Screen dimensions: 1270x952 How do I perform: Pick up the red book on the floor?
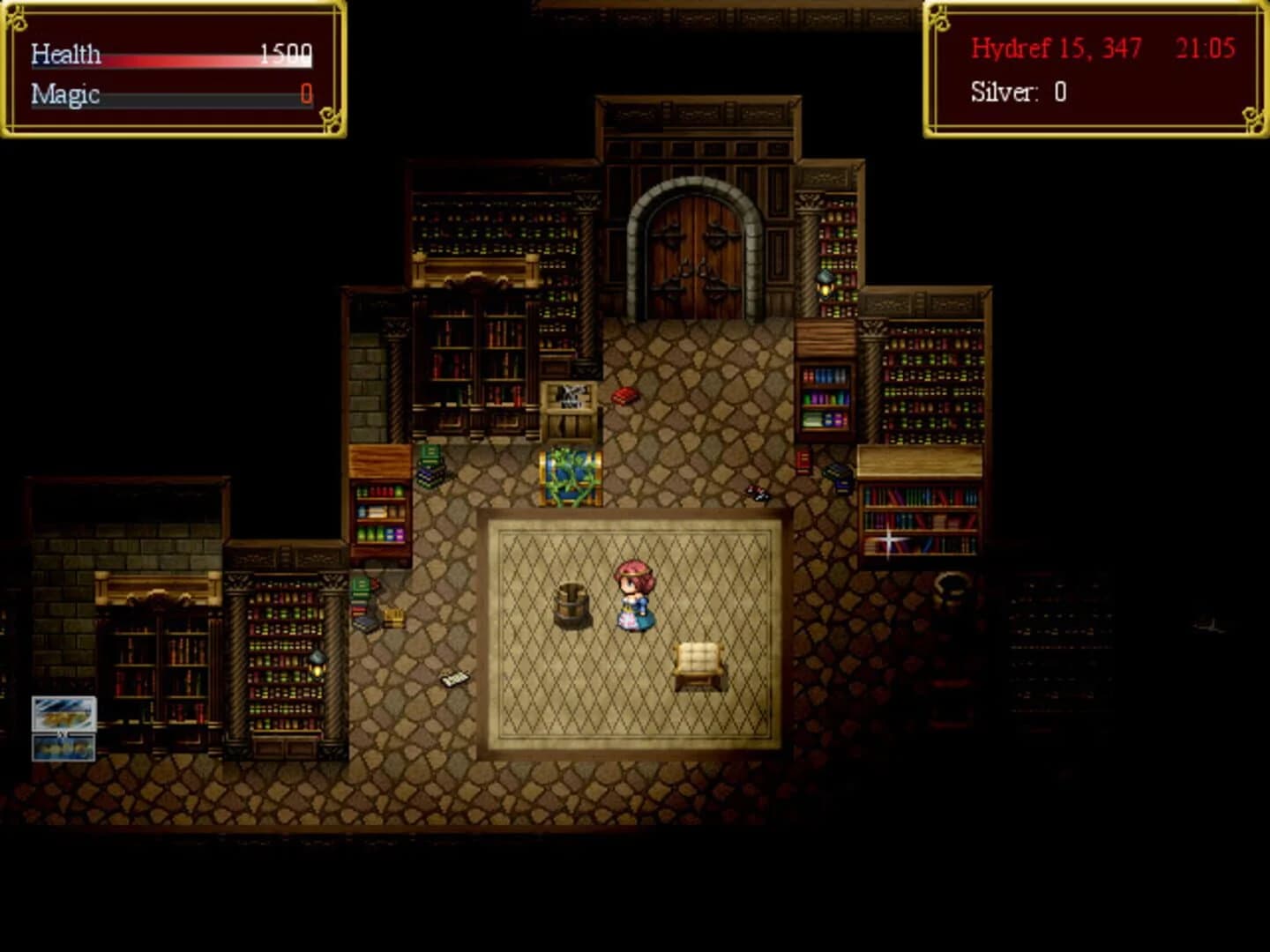pos(626,394)
